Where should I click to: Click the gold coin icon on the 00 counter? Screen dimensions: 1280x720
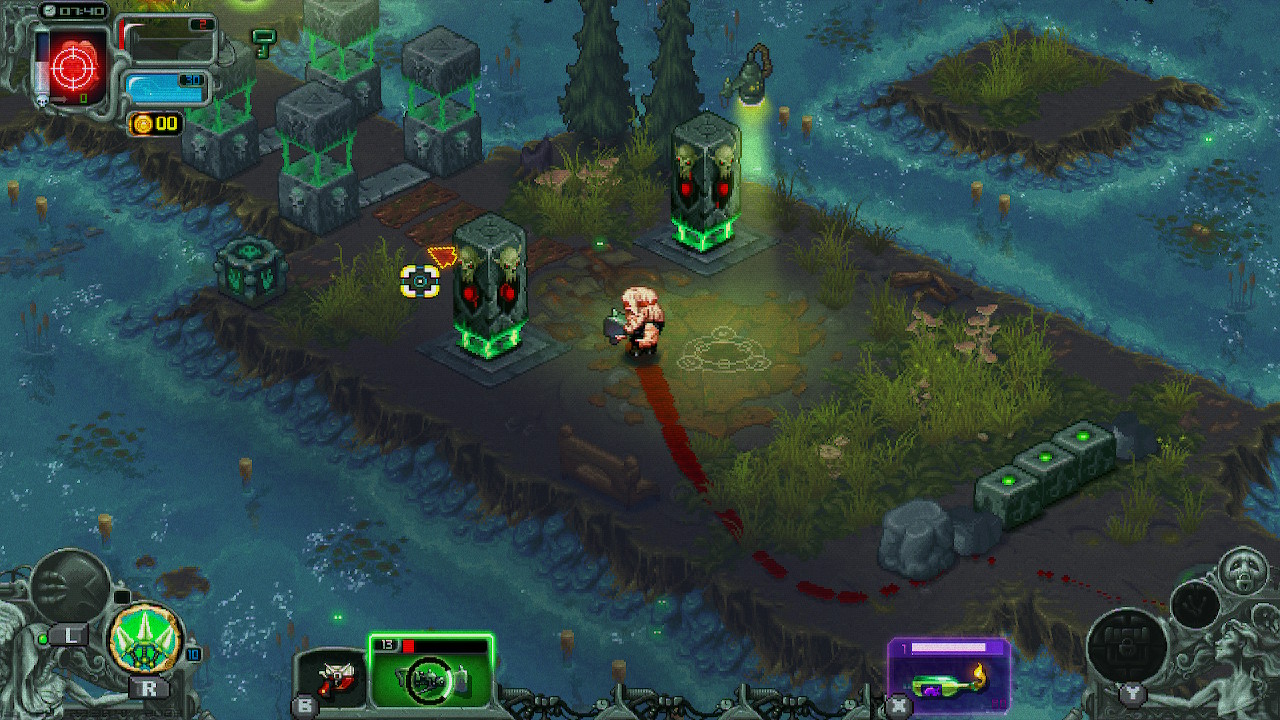pos(143,124)
